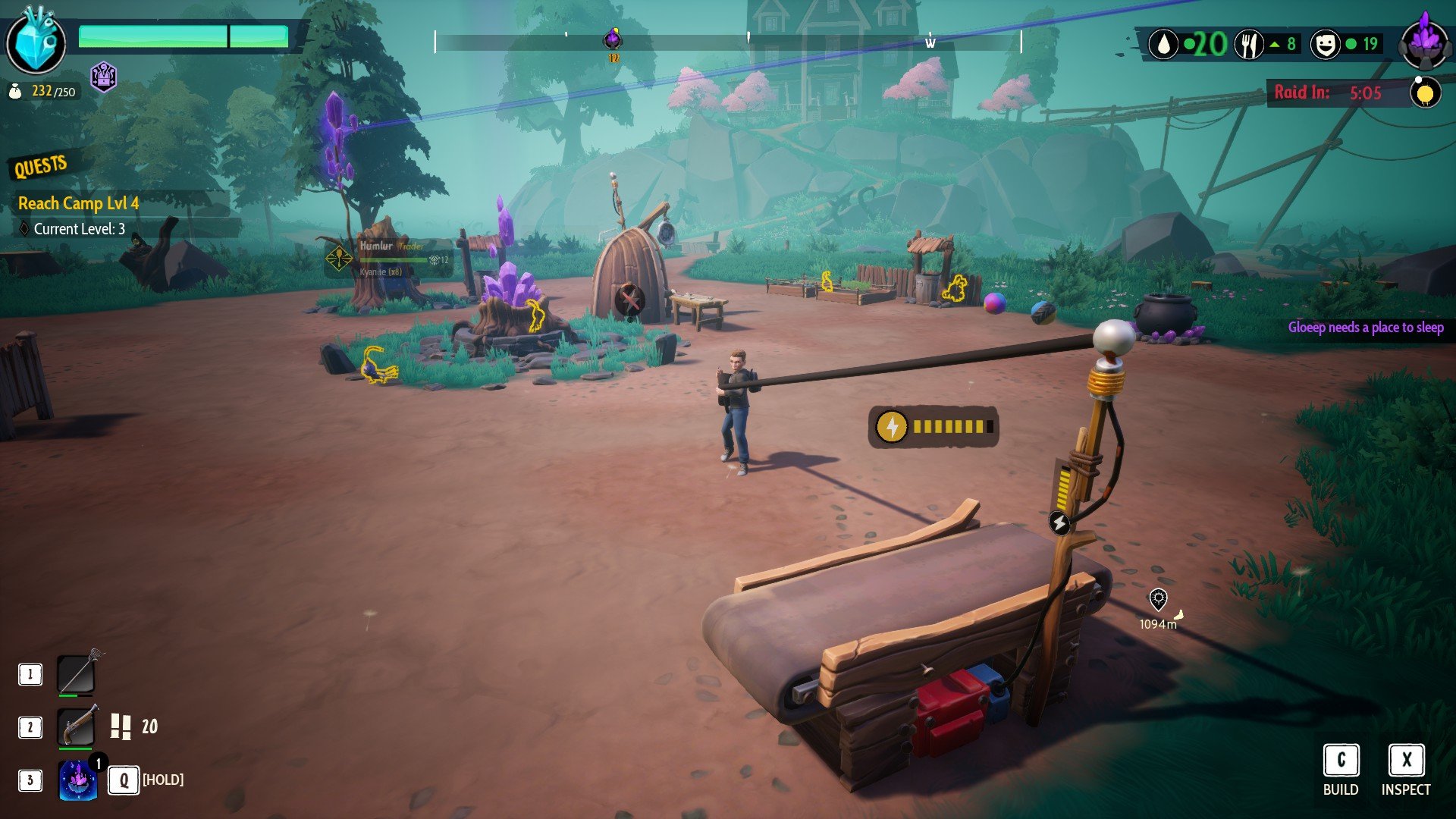Click the smiling mask happiness icon
The image size is (1456, 819).
tap(1324, 45)
